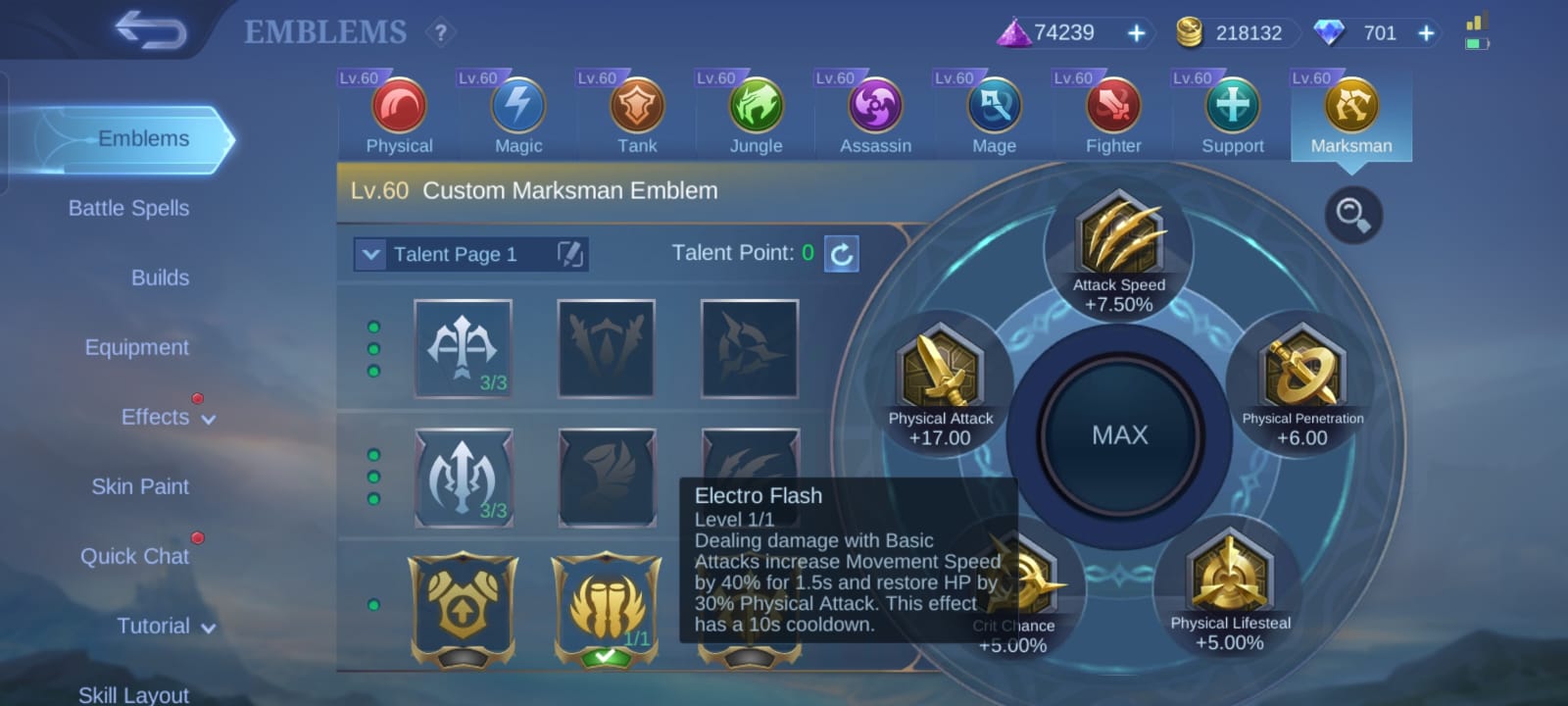Add diamonds with the plus button

coord(1426,32)
